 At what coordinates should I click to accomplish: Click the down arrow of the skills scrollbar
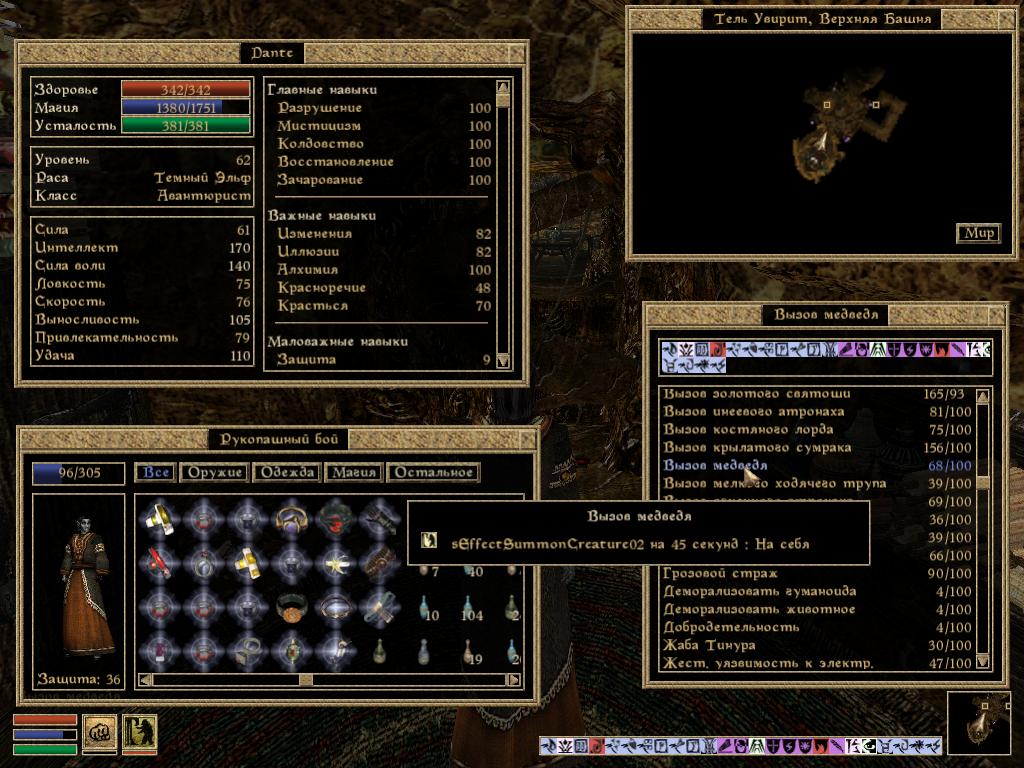click(x=503, y=361)
